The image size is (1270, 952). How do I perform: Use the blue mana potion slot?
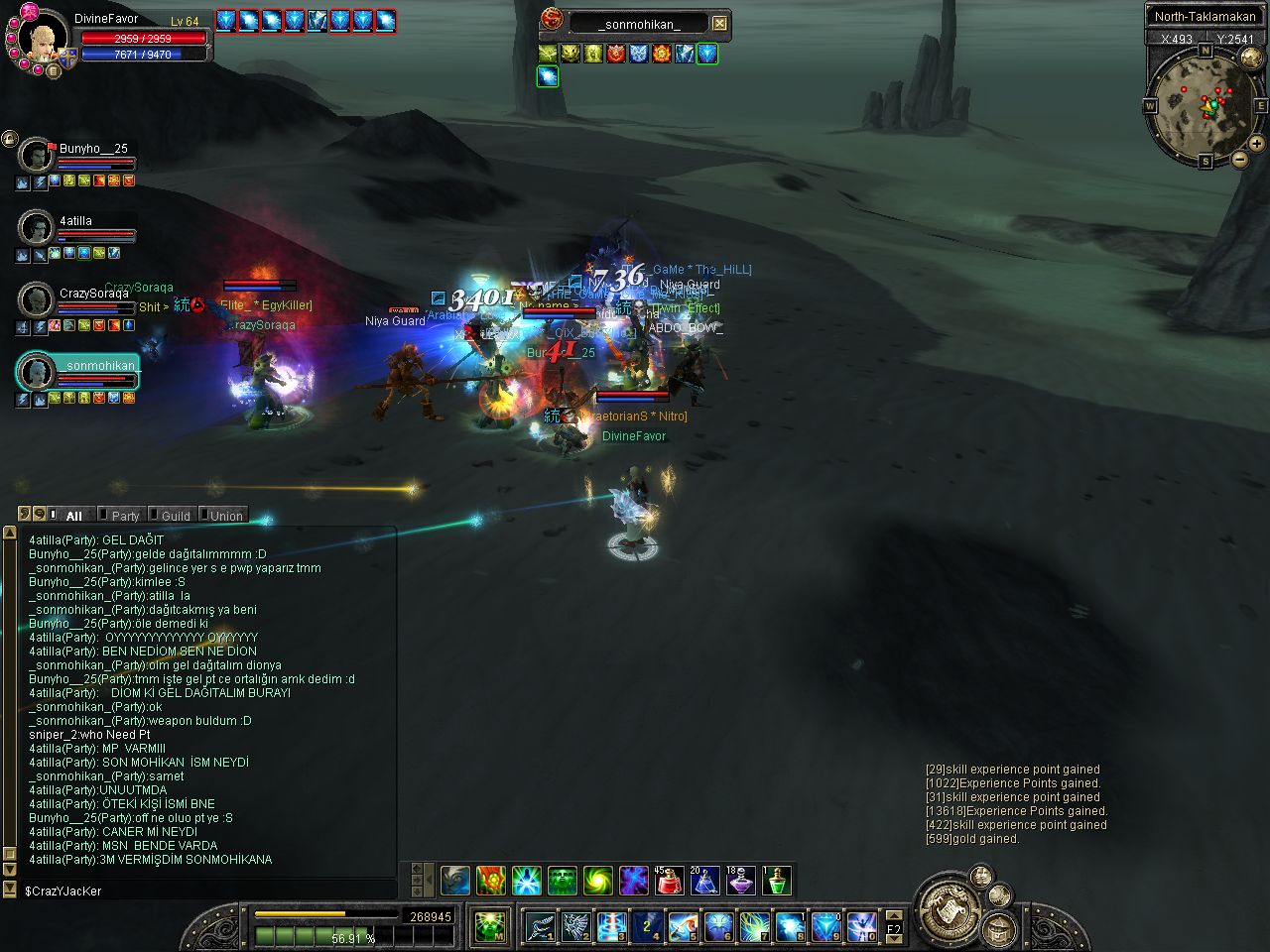click(x=705, y=880)
